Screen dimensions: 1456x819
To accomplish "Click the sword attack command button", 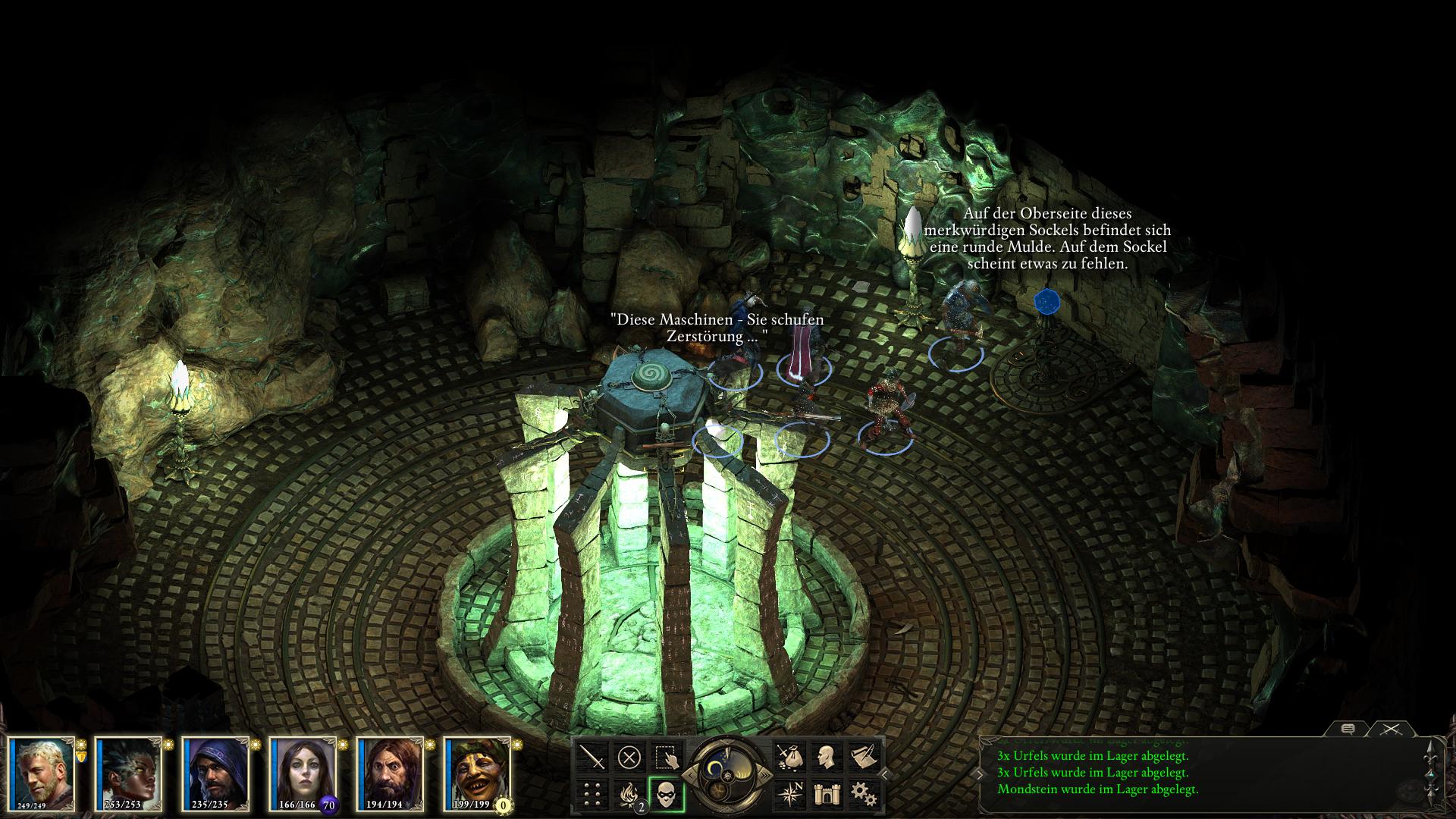I will pos(593,757).
